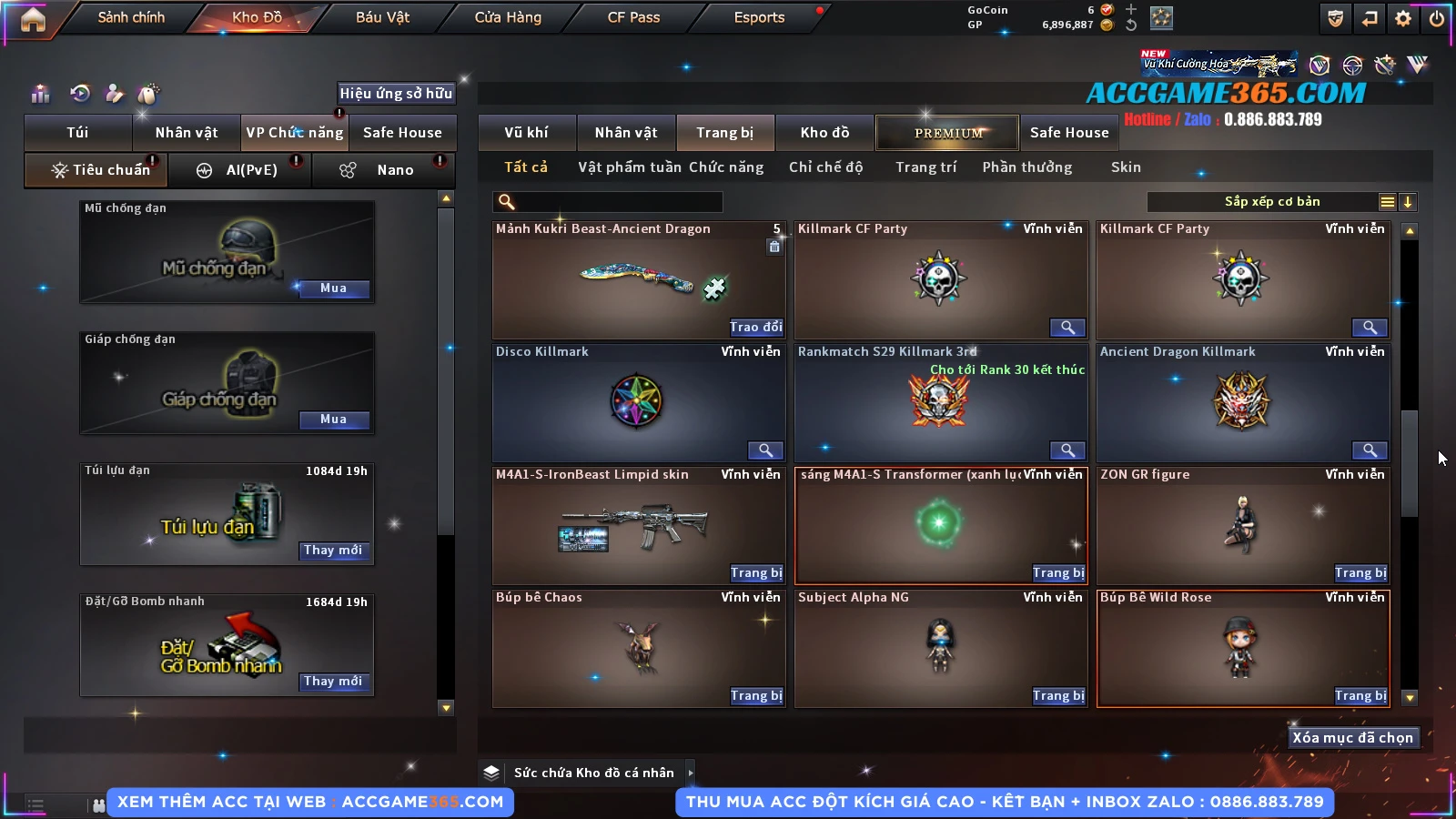Exchange the Mảnh Kukri Beast-Ancient Dragon fragment
This screenshot has width=1456, height=819.
tap(756, 328)
